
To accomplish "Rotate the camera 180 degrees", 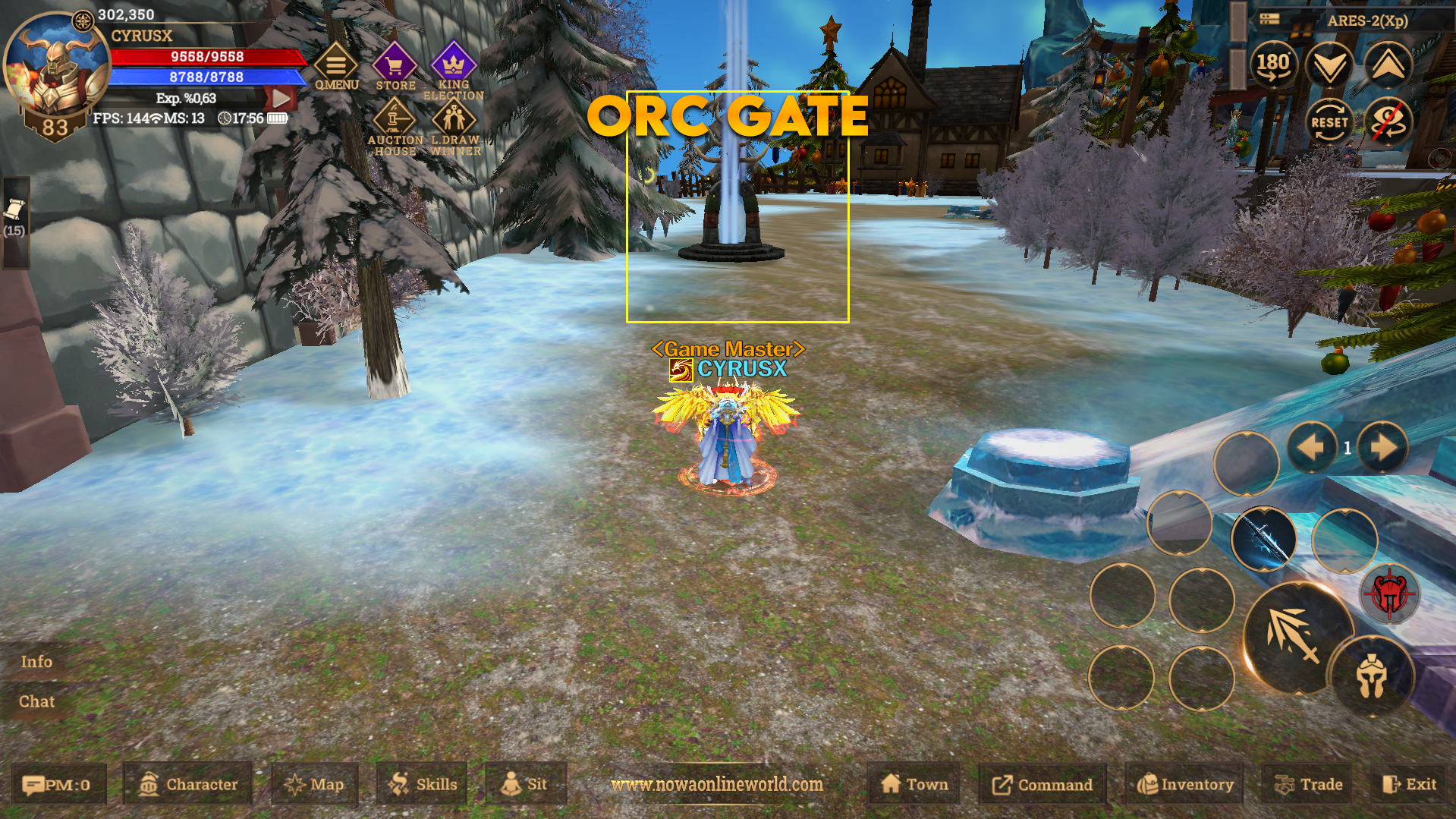I will click(1275, 65).
